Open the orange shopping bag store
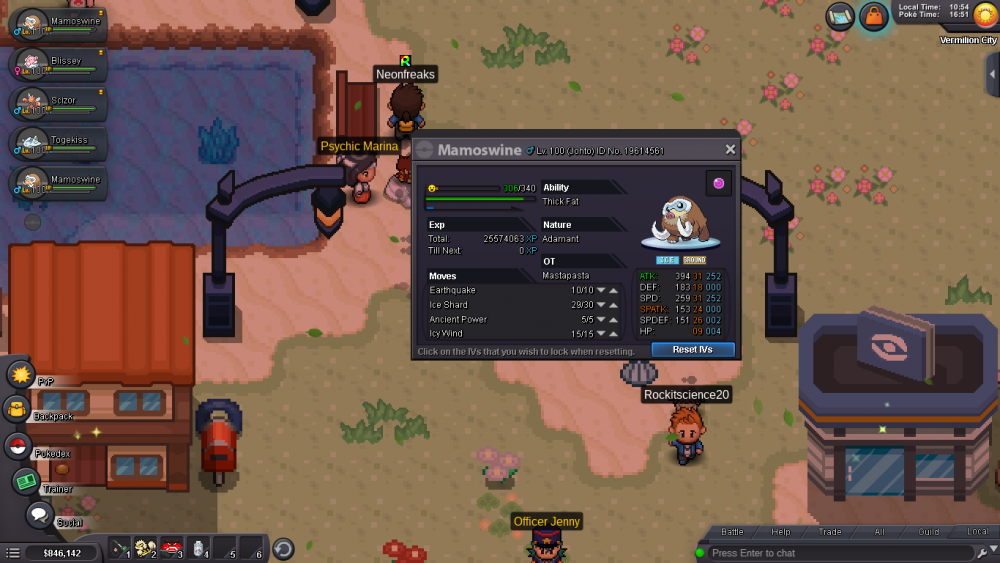This screenshot has width=1000, height=563. coord(874,17)
